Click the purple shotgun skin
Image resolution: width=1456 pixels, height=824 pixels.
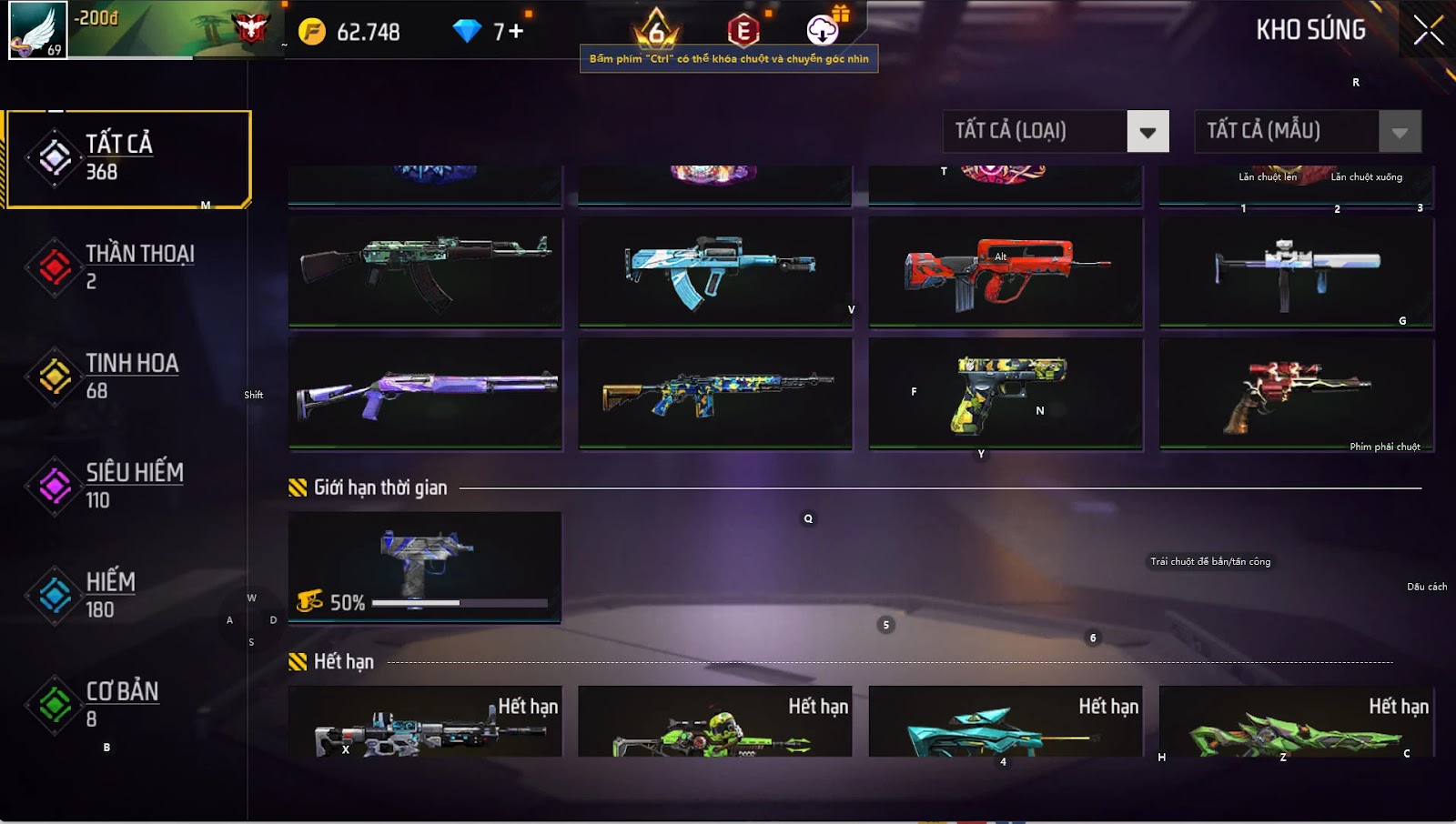coord(425,394)
